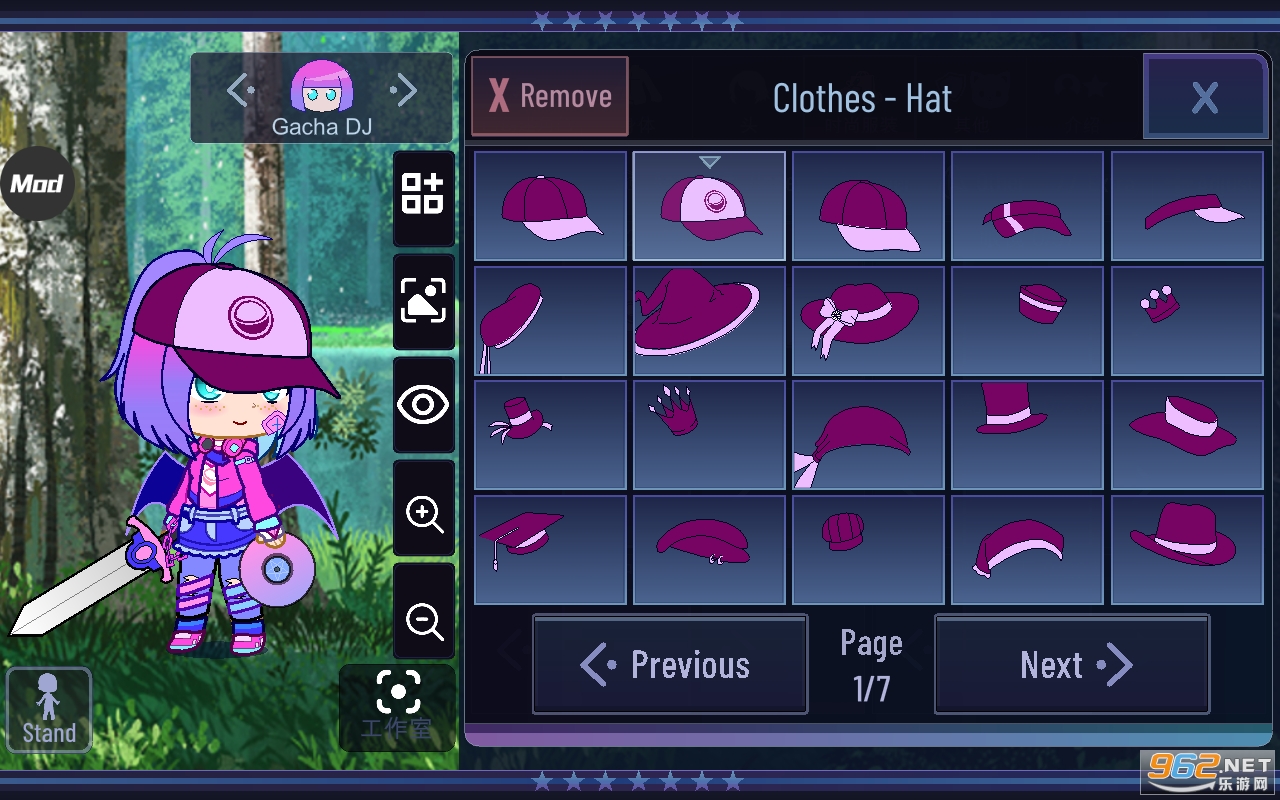Go to the Next hat page
Viewport: 1280px width, 800px height.
1072,664
